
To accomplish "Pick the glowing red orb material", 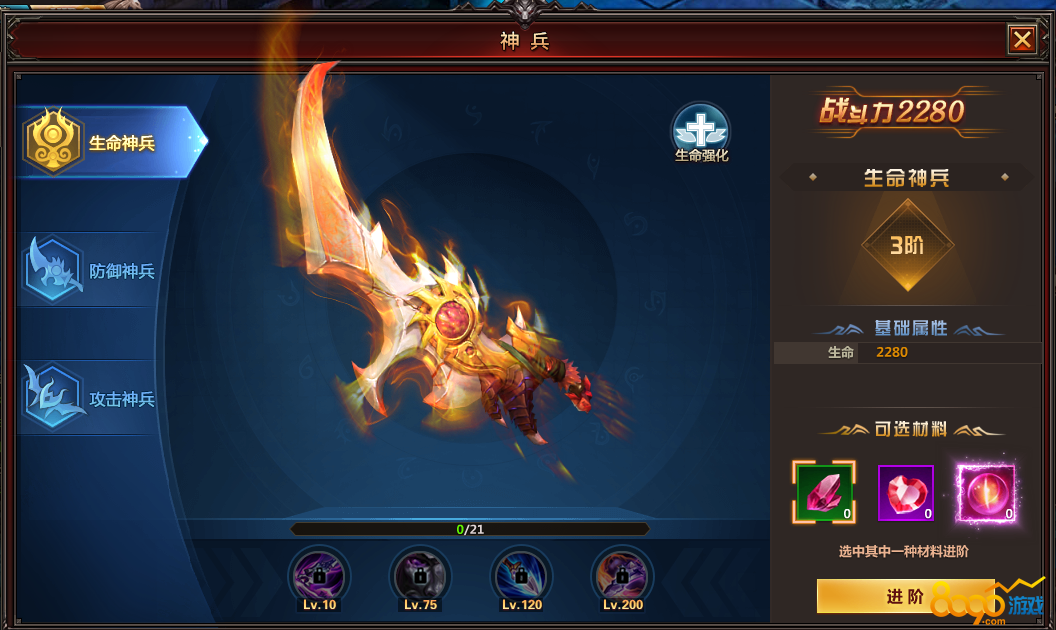I will (x=985, y=493).
